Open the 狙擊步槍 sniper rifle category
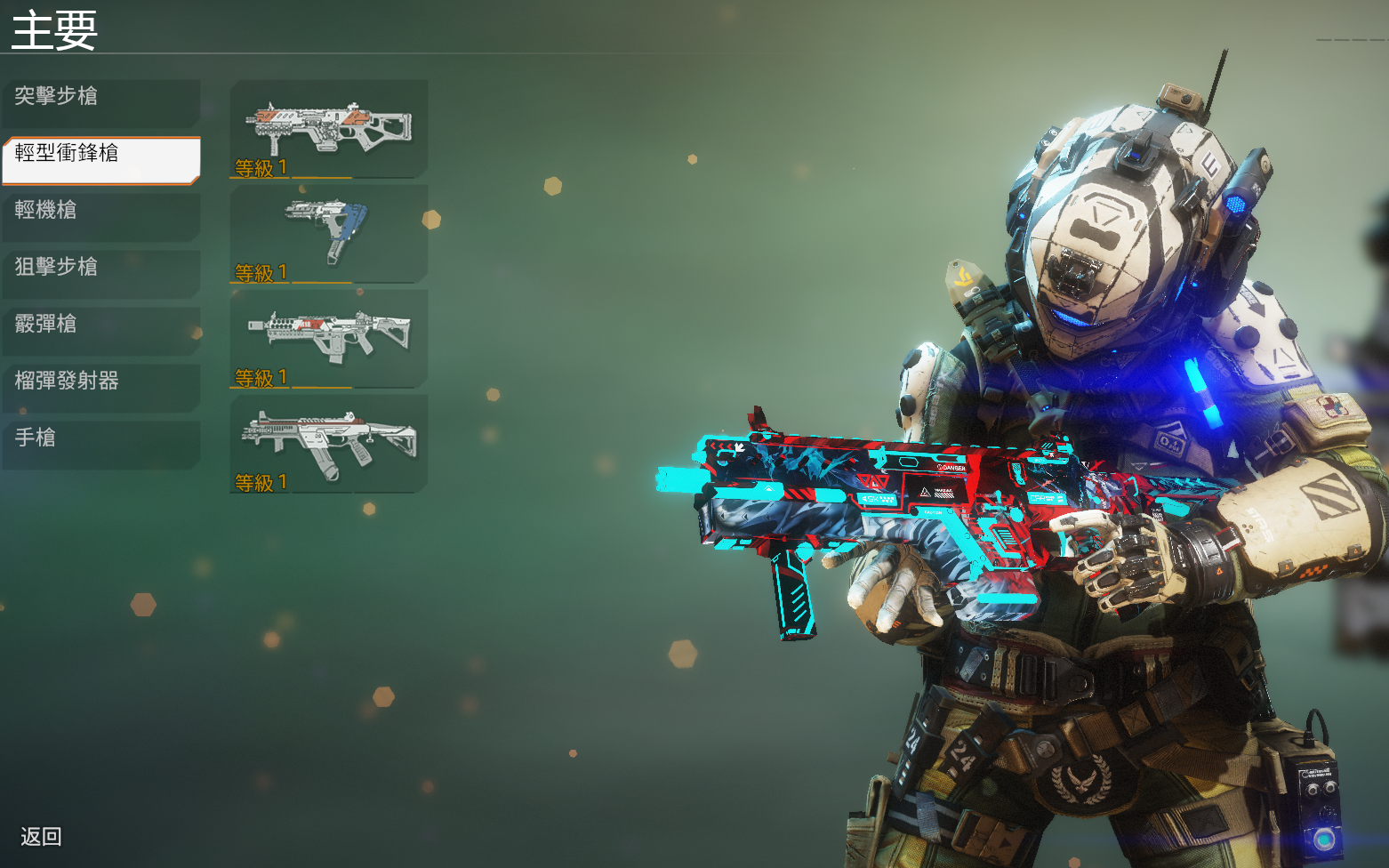1389x868 pixels. 101,268
